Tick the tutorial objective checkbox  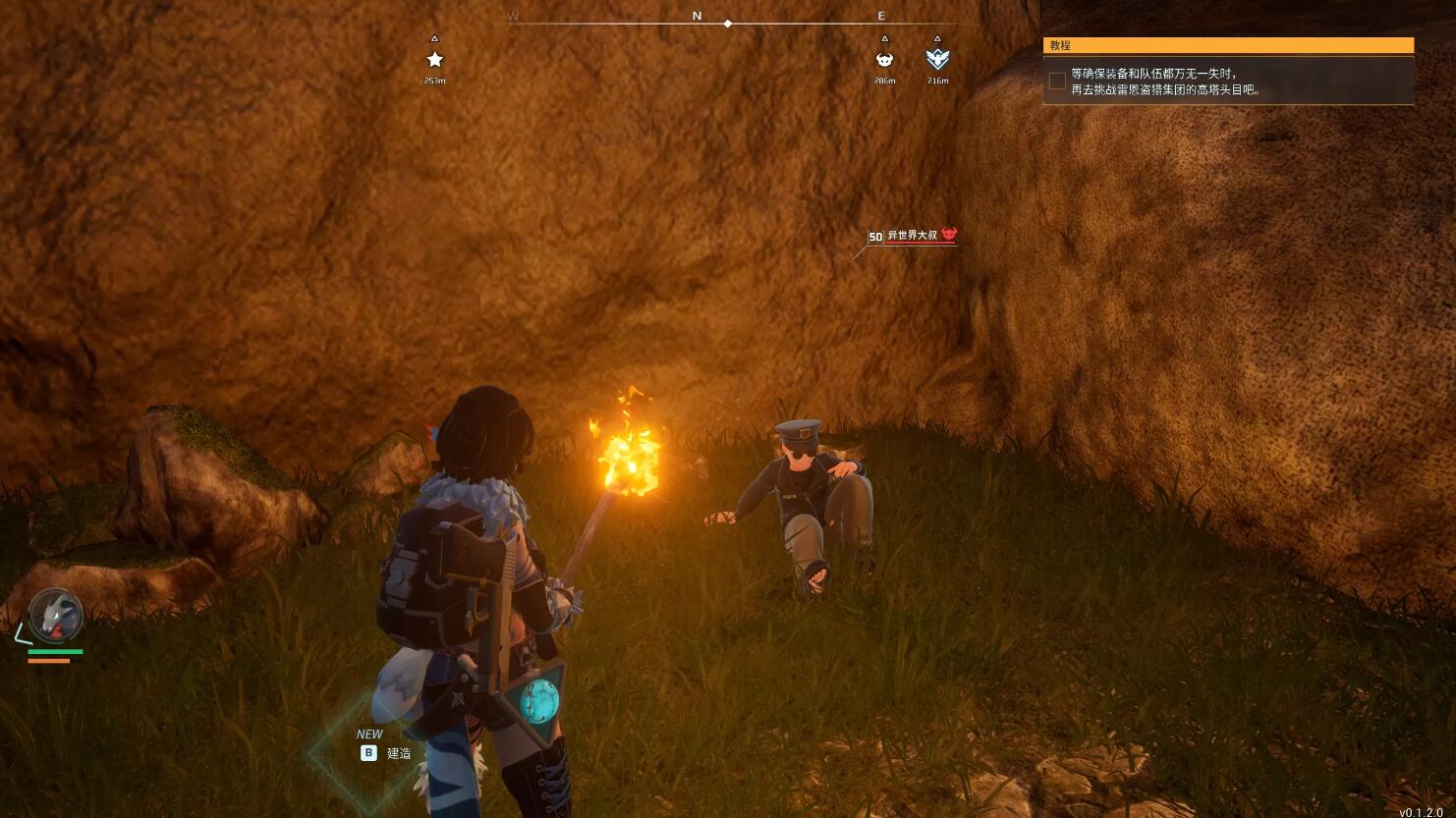tap(1057, 81)
